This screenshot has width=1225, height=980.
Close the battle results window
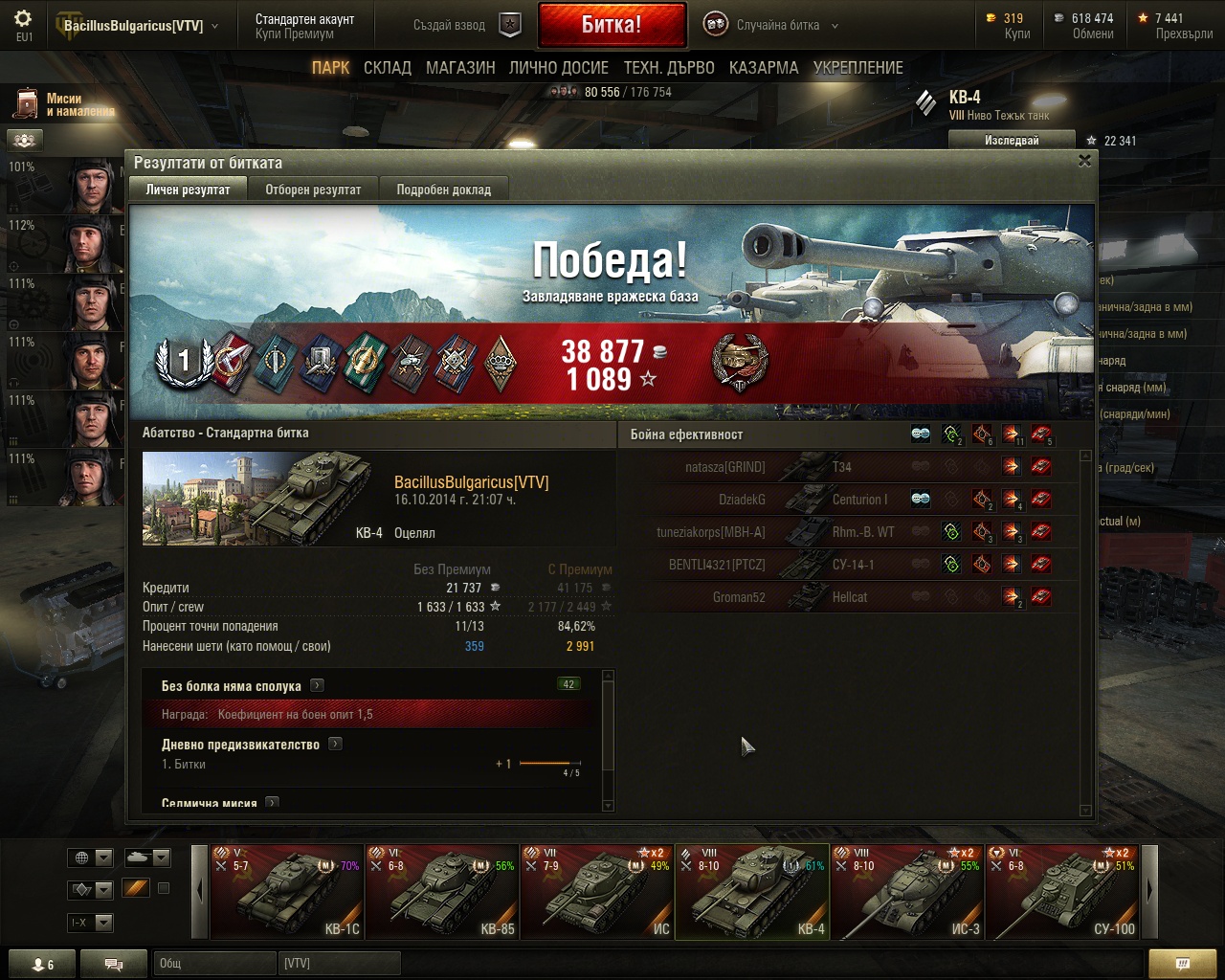1084,161
